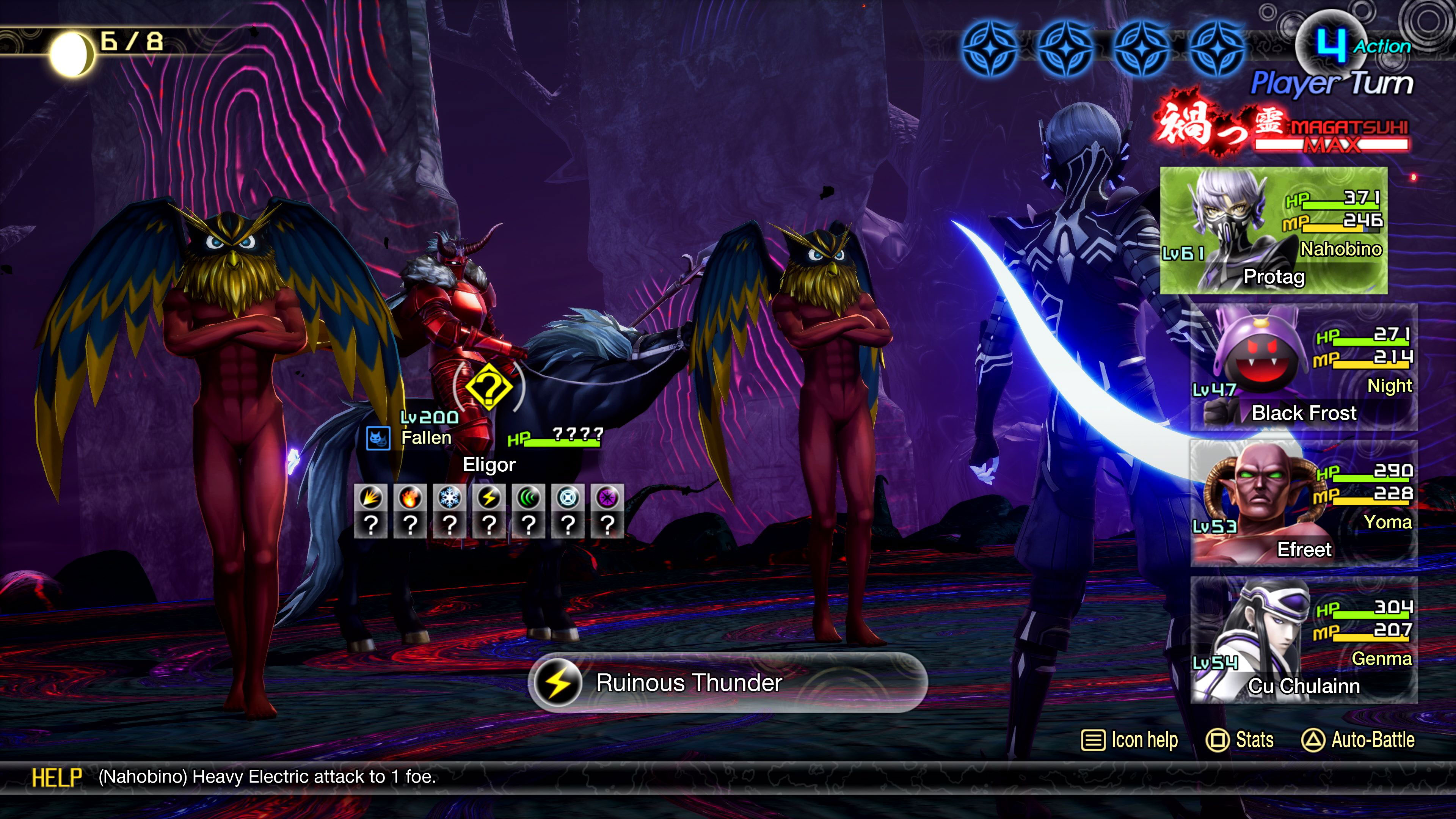Screen dimensions: 1456x819
Task: Inspect Eligor's ice snowflake affinity icon
Action: [450, 498]
